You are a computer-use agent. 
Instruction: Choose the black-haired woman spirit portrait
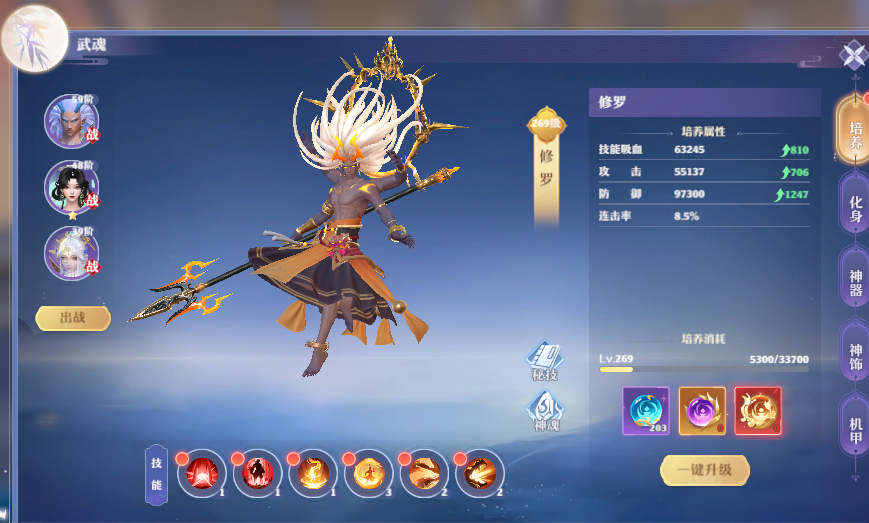[71, 187]
